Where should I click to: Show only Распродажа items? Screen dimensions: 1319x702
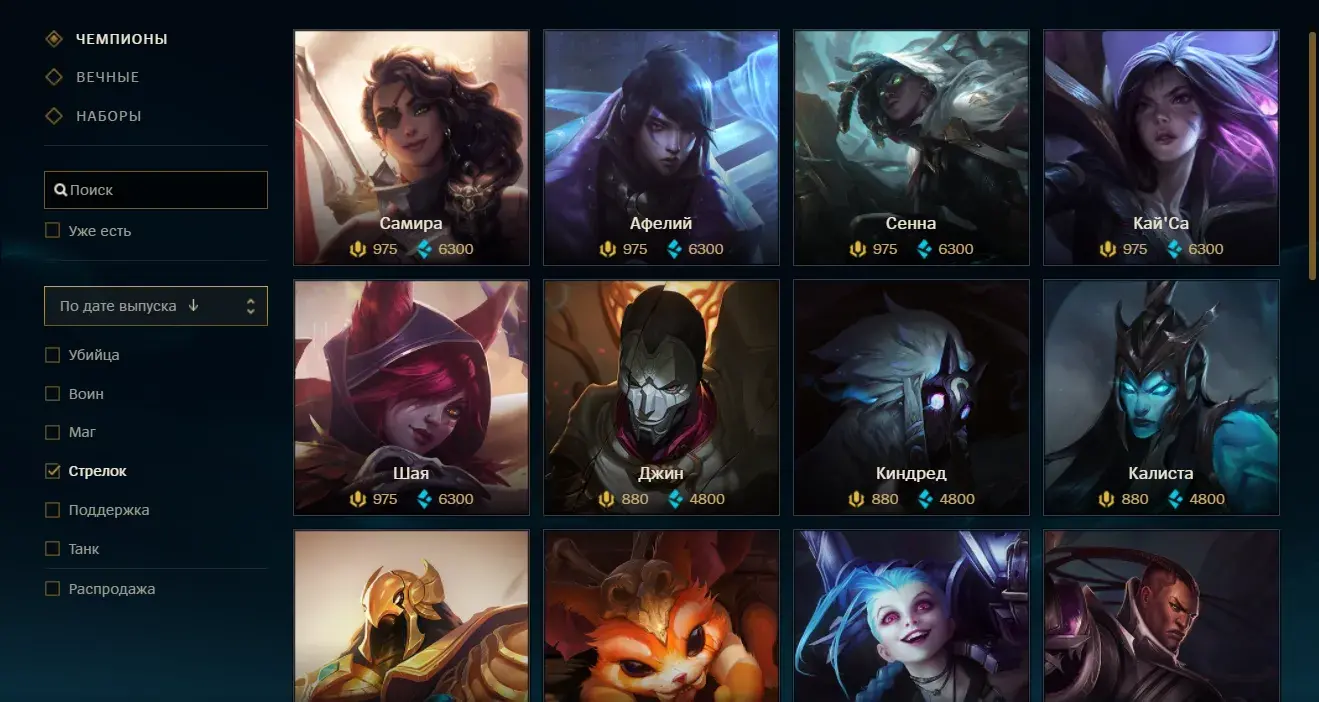[53, 589]
